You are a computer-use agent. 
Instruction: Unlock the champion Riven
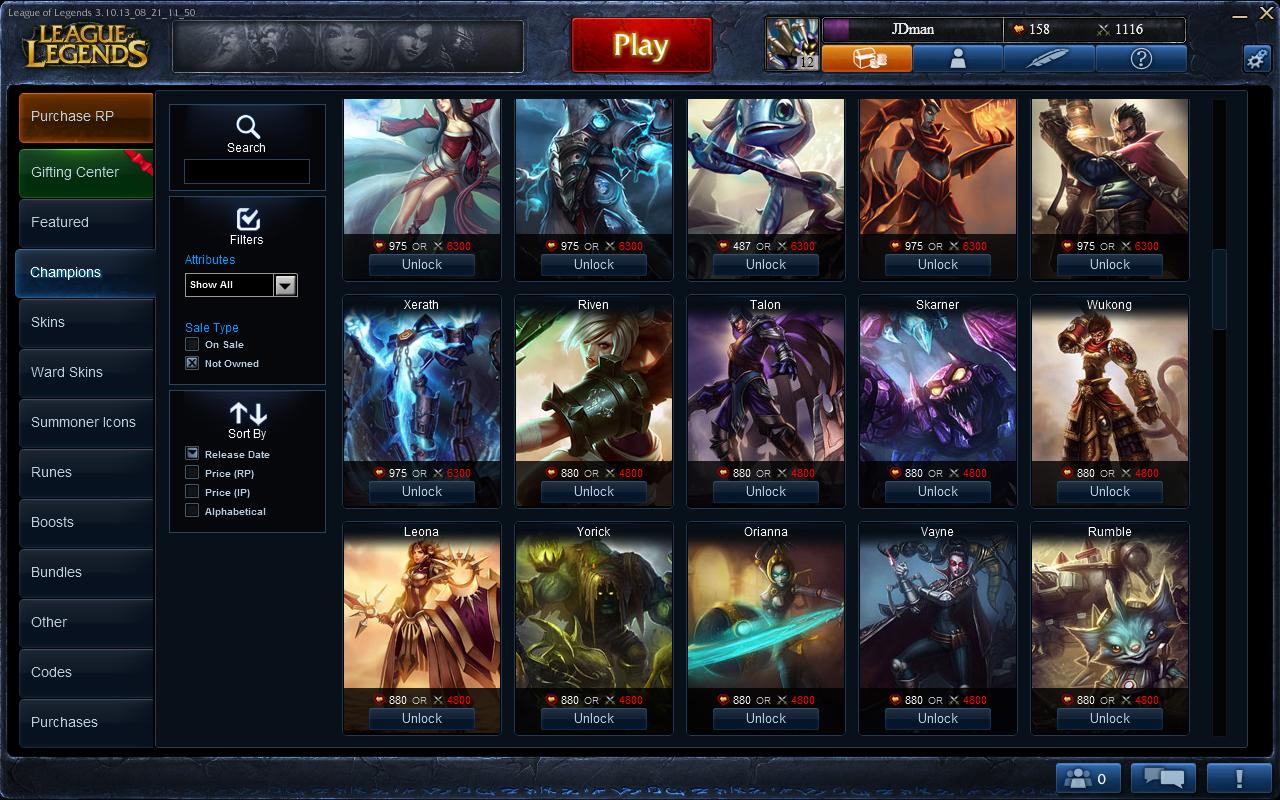[593, 491]
